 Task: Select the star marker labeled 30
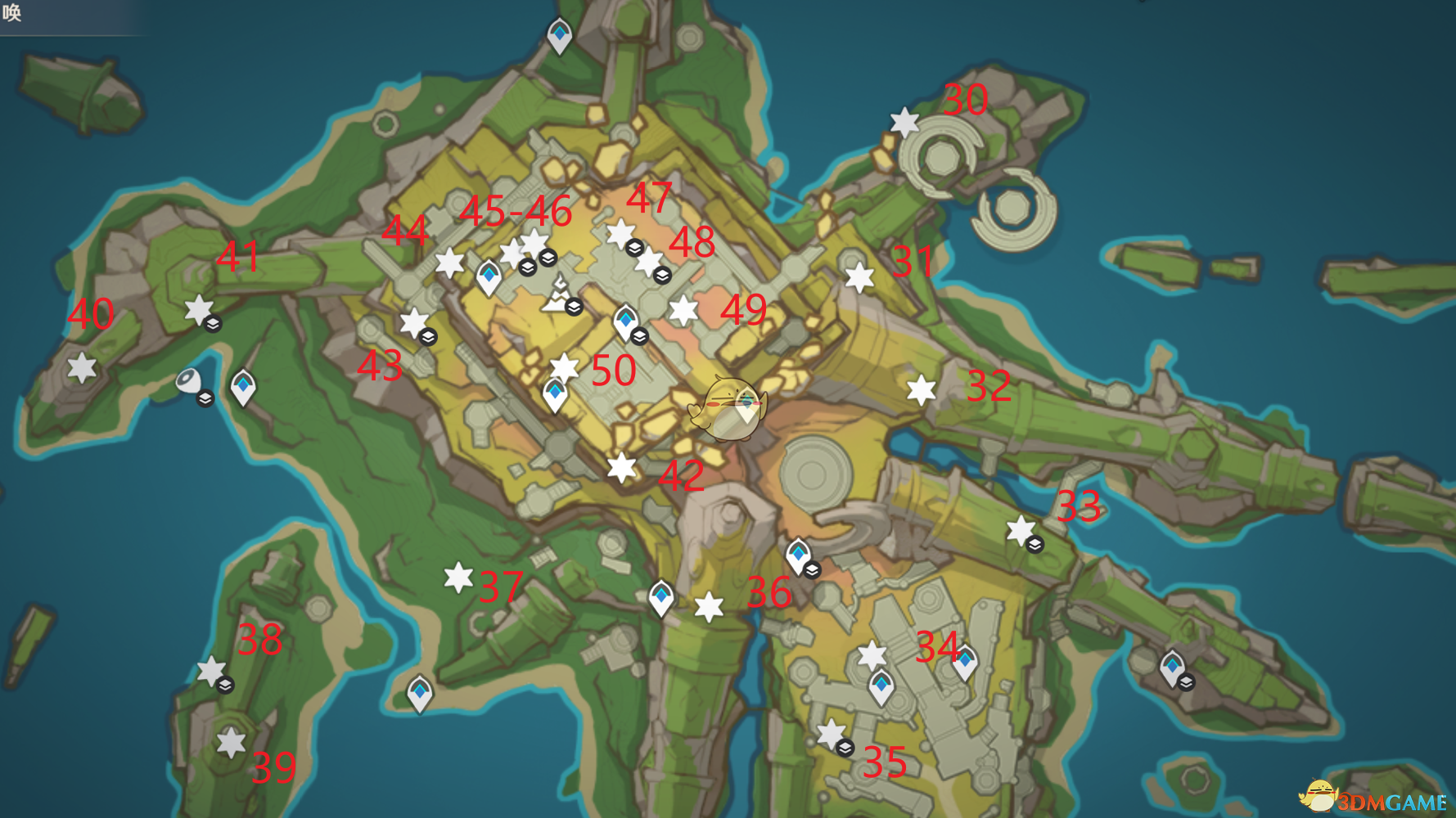(x=904, y=123)
